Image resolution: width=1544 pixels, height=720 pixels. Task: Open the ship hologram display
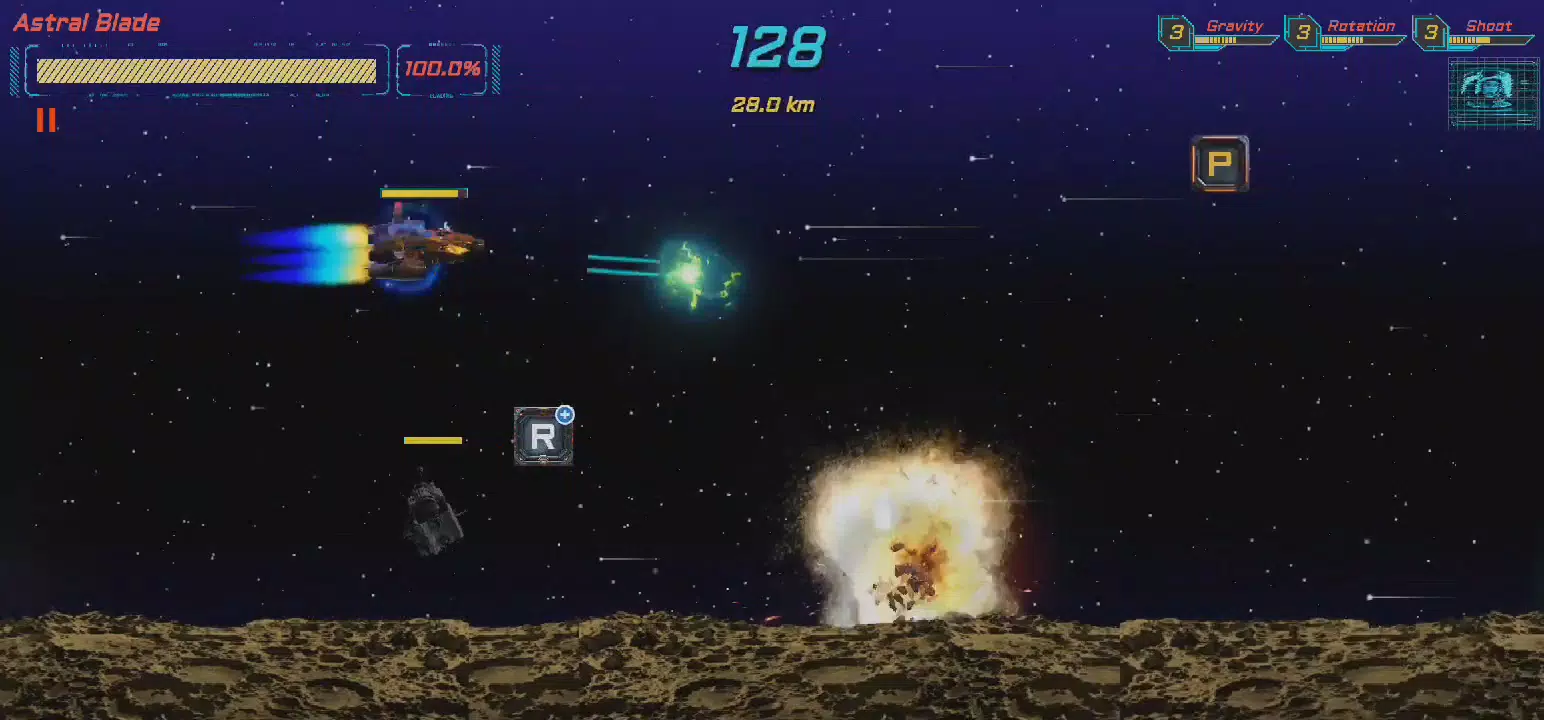[x=1492, y=93]
